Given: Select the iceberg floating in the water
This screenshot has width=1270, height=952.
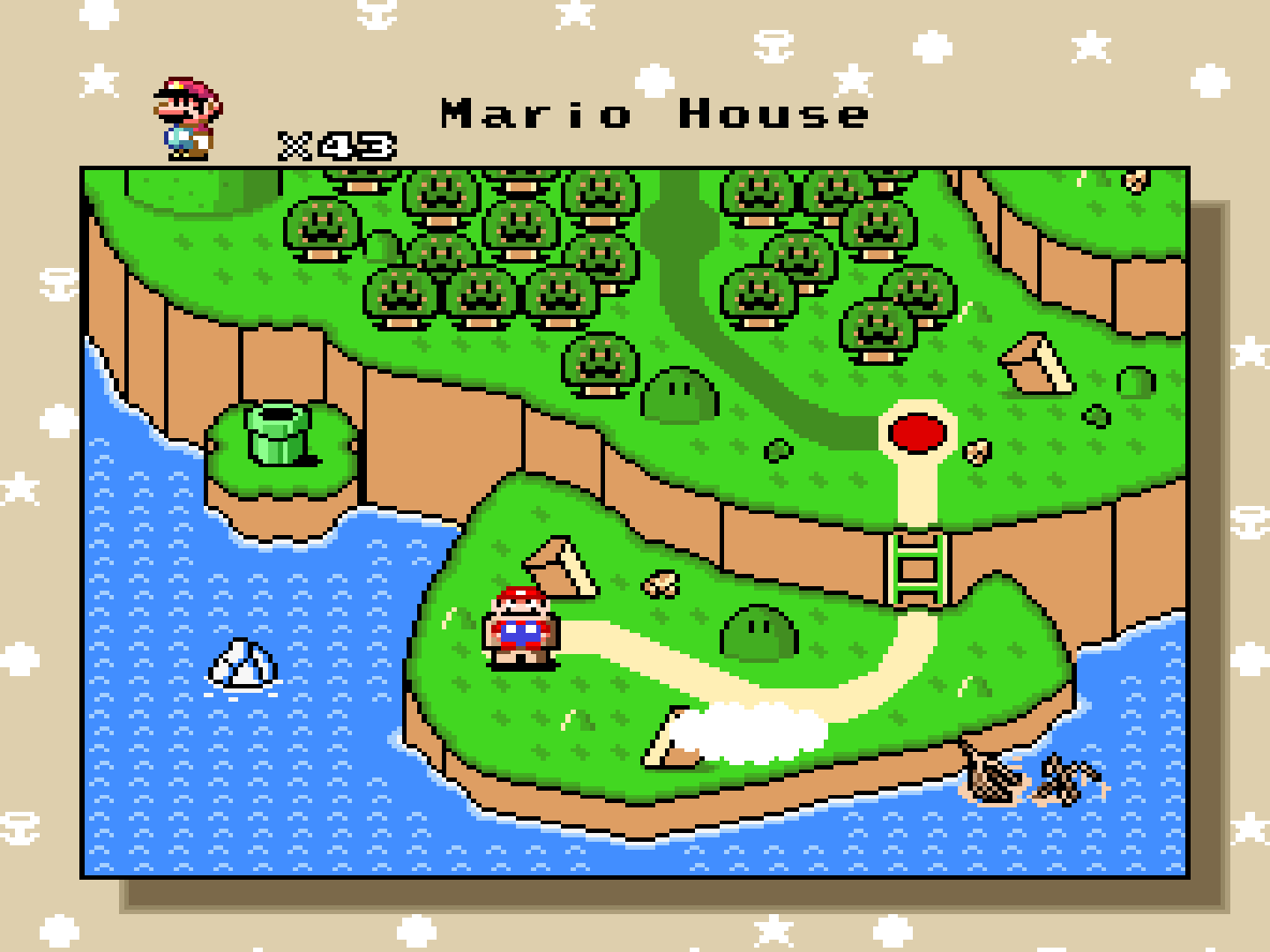Looking at the screenshot, I should [x=243, y=666].
